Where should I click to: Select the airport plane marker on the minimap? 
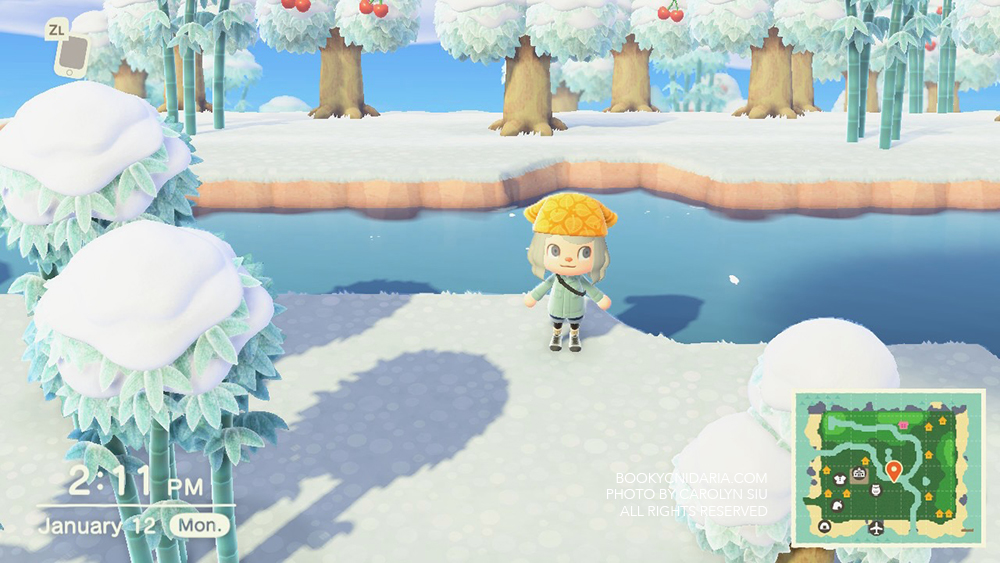[x=876, y=526]
